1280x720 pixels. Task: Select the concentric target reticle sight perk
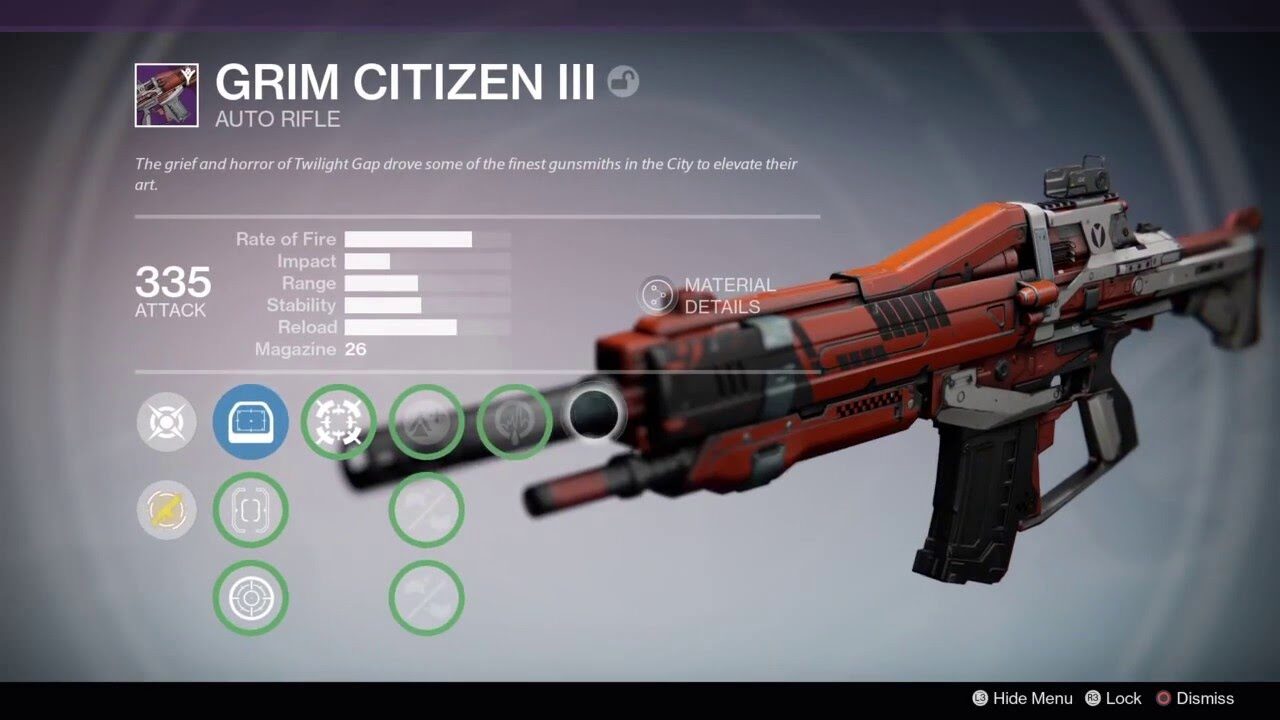(x=251, y=598)
